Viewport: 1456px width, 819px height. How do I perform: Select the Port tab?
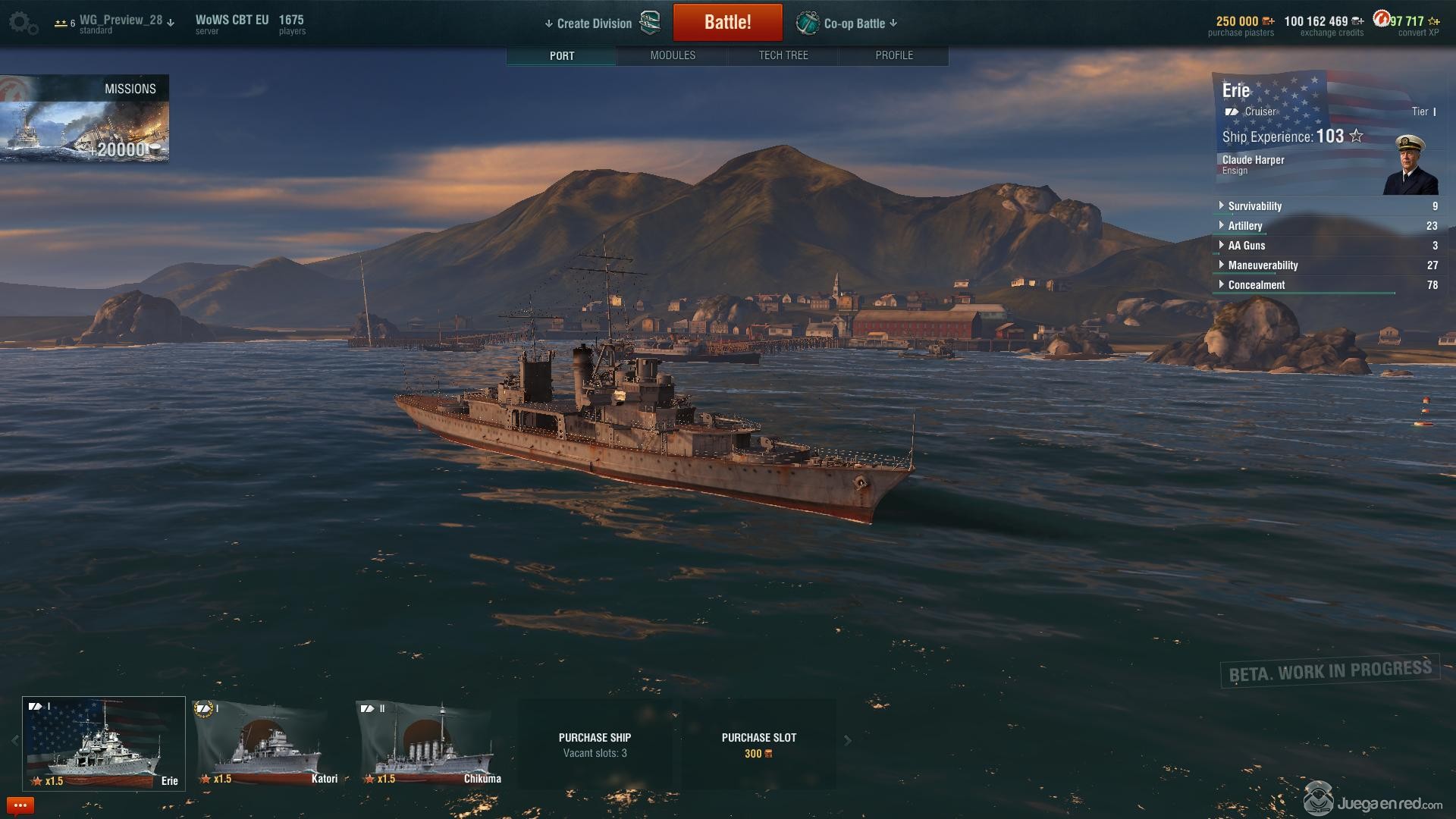[x=562, y=55]
